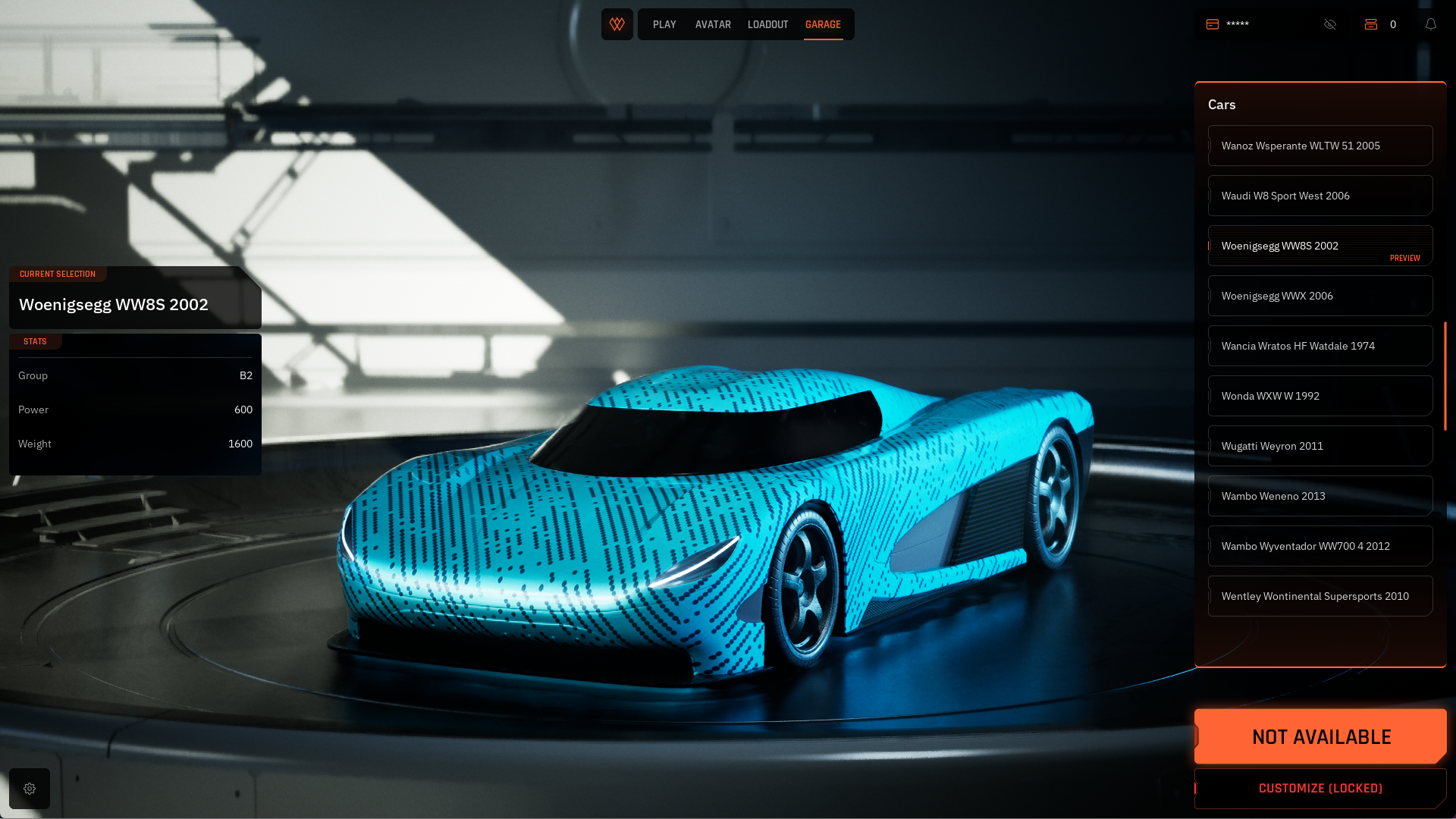Open settings with the gear icon
This screenshot has width=1456, height=819.
pos(30,789)
